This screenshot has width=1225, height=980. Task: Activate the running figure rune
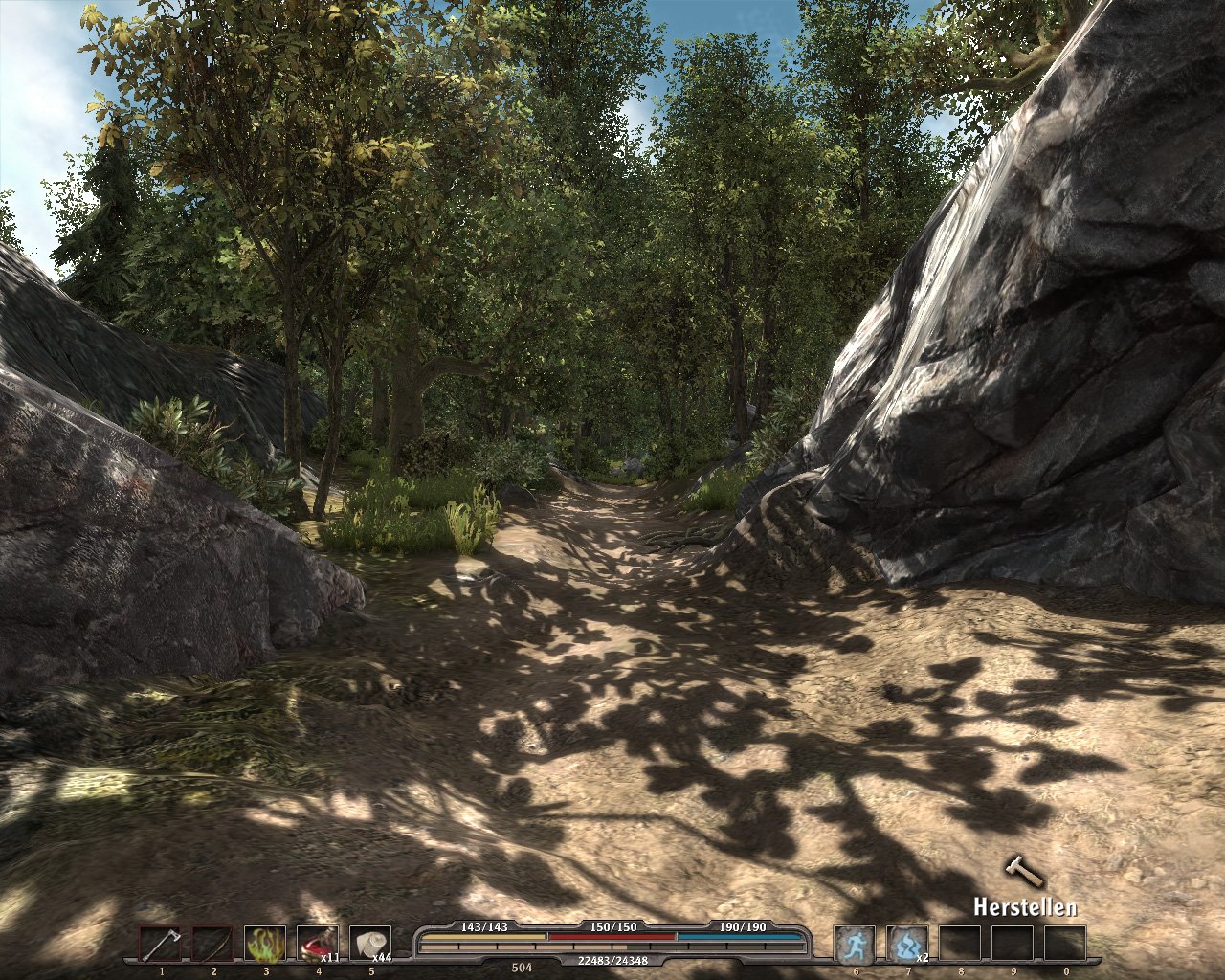tap(854, 944)
